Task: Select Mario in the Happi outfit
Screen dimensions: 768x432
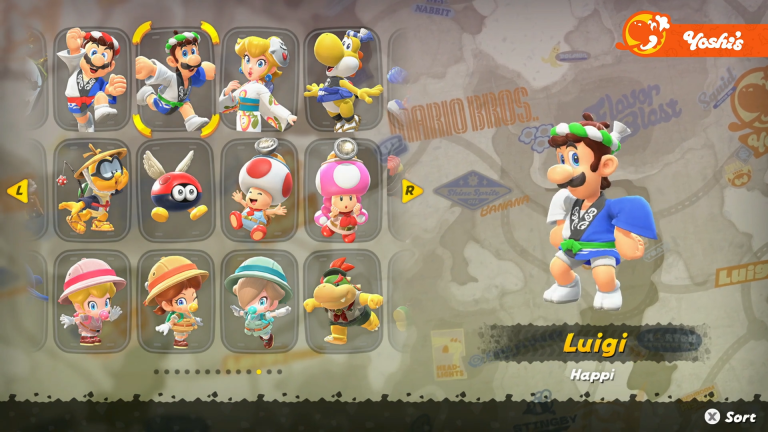Action: coord(92,79)
